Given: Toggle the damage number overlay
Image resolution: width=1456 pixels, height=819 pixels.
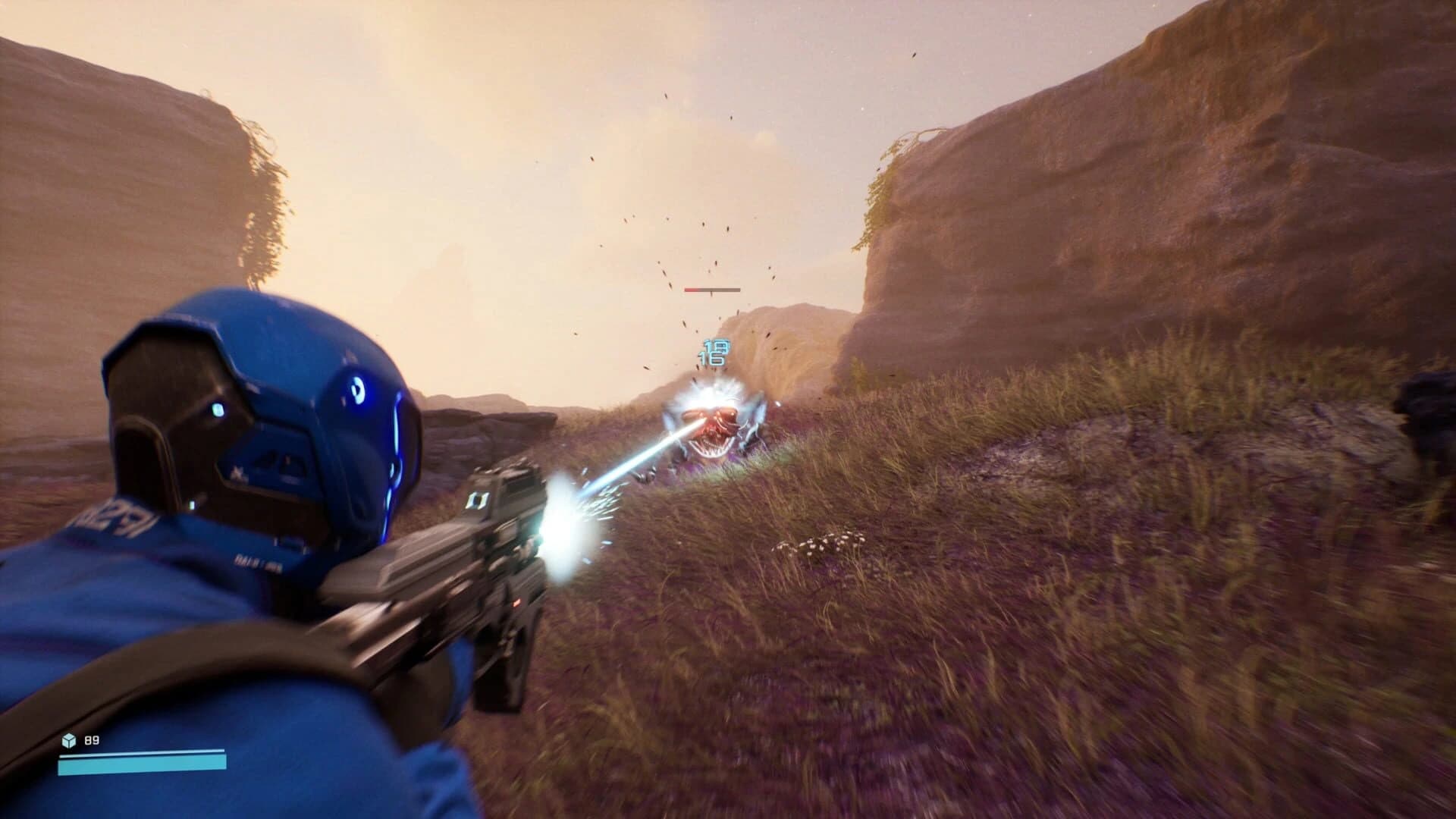Looking at the screenshot, I should coord(713,351).
